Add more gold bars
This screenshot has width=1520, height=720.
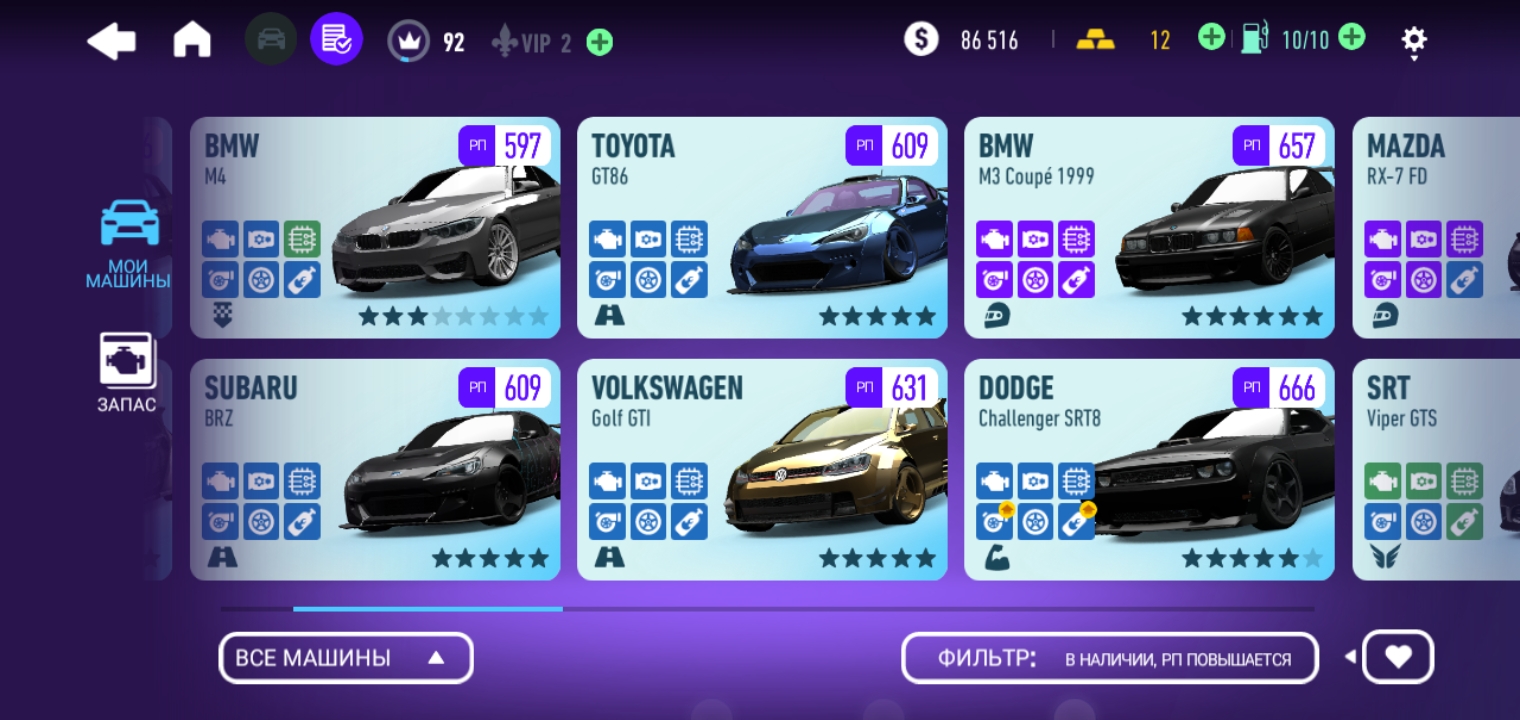1211,39
